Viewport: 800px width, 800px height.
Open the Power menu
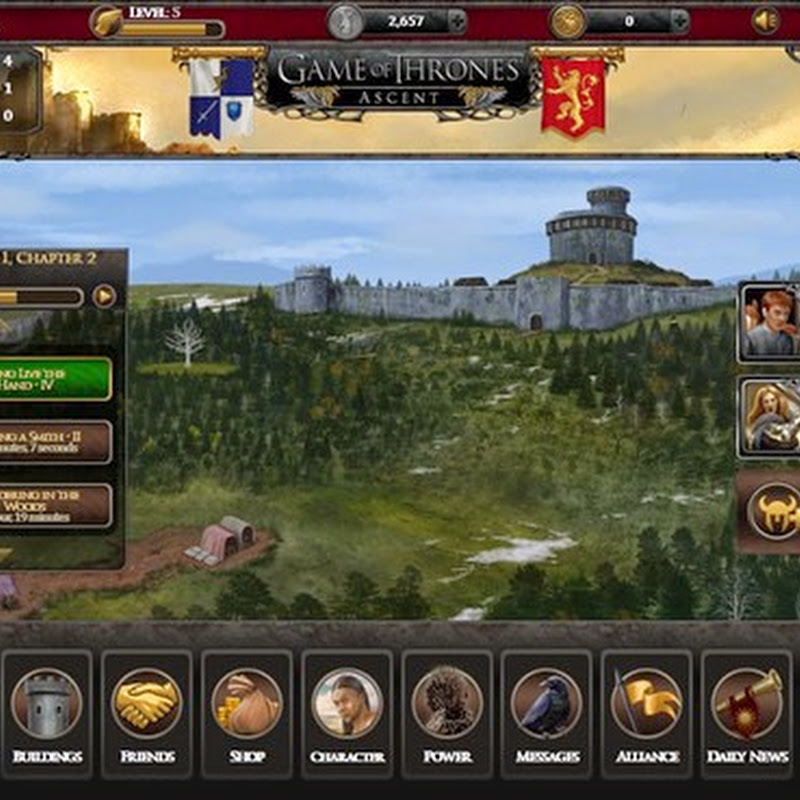pyautogui.click(x=447, y=712)
